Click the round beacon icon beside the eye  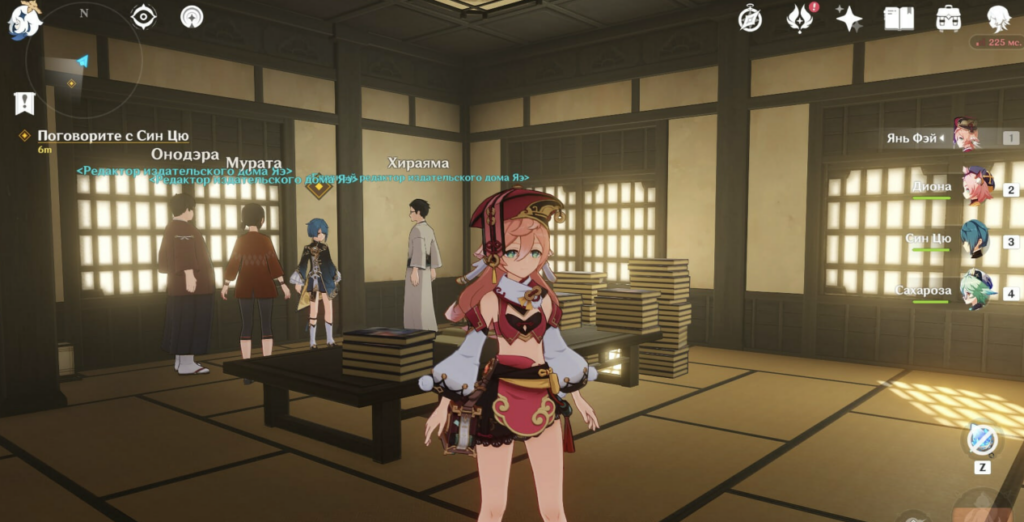[x=192, y=17]
